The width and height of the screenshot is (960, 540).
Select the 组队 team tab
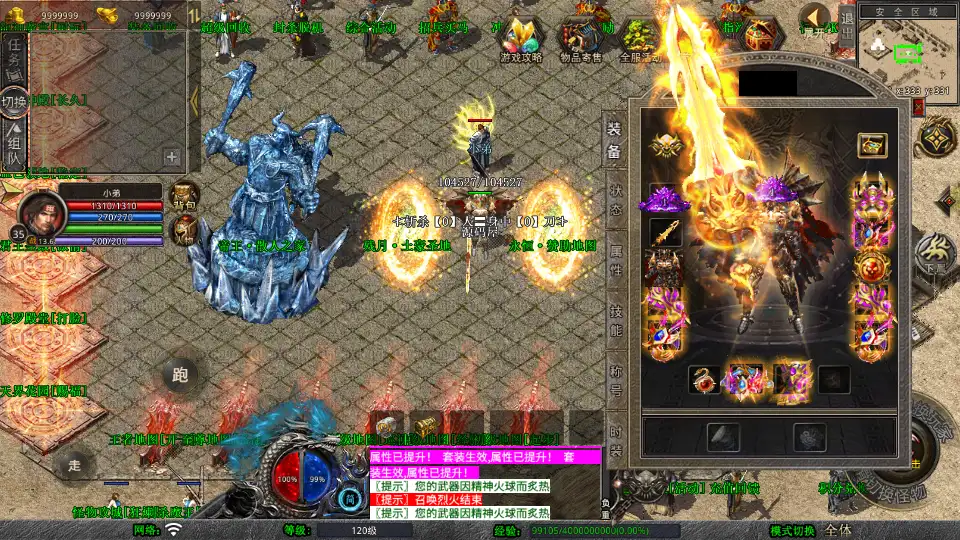[14, 147]
